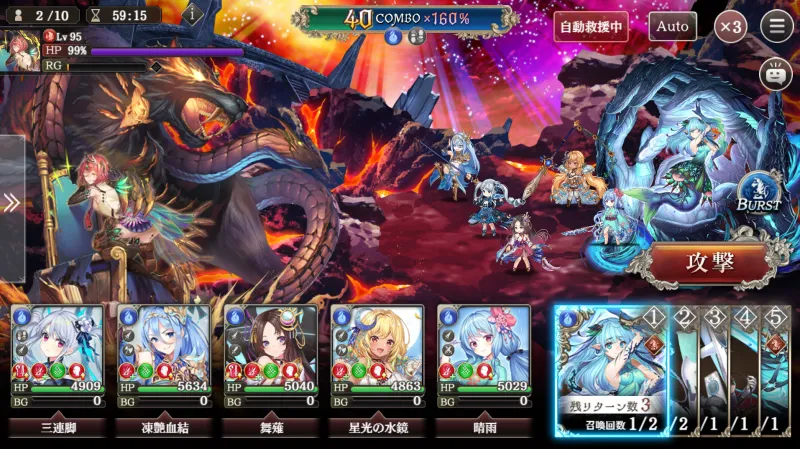
Task: Tap the 攻撃 attack button
Action: click(x=711, y=263)
